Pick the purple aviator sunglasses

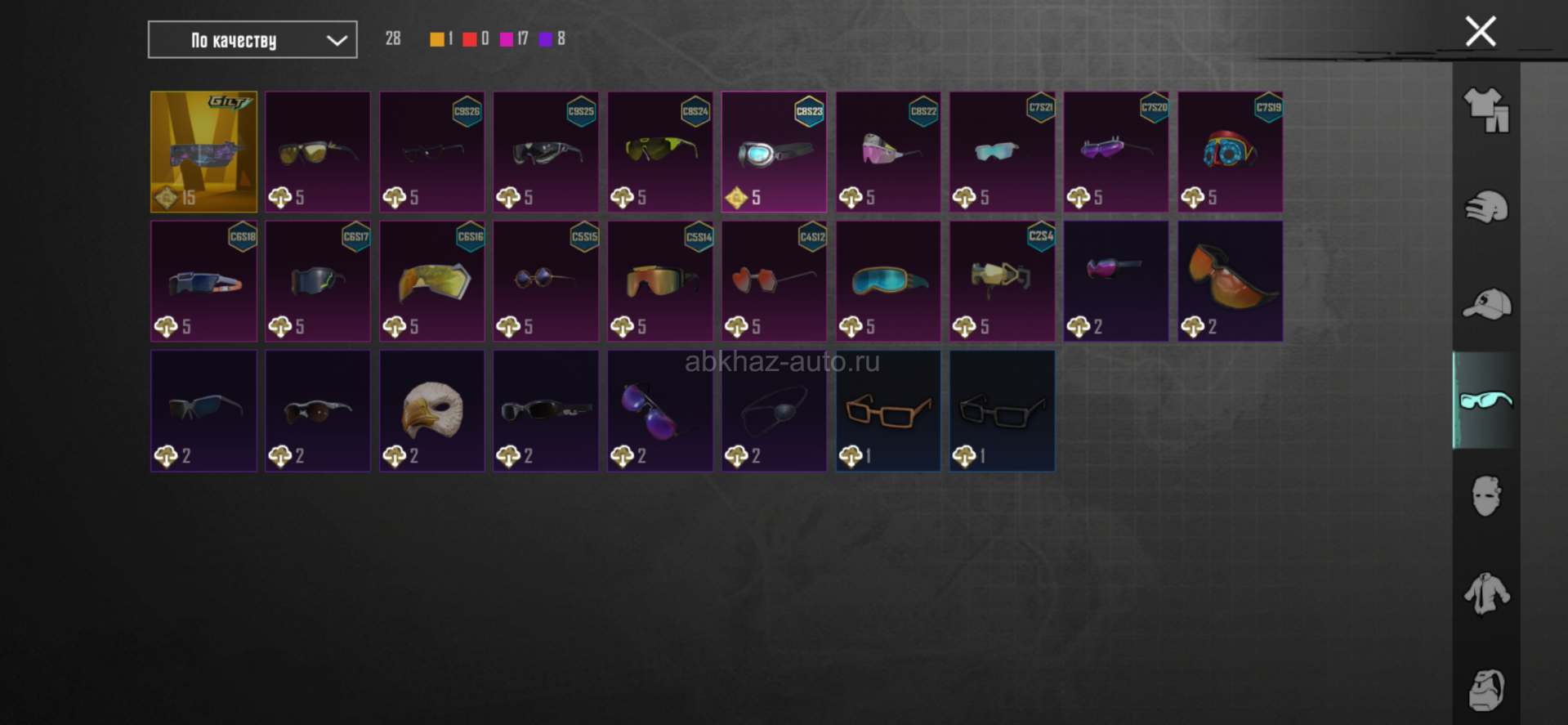(659, 410)
